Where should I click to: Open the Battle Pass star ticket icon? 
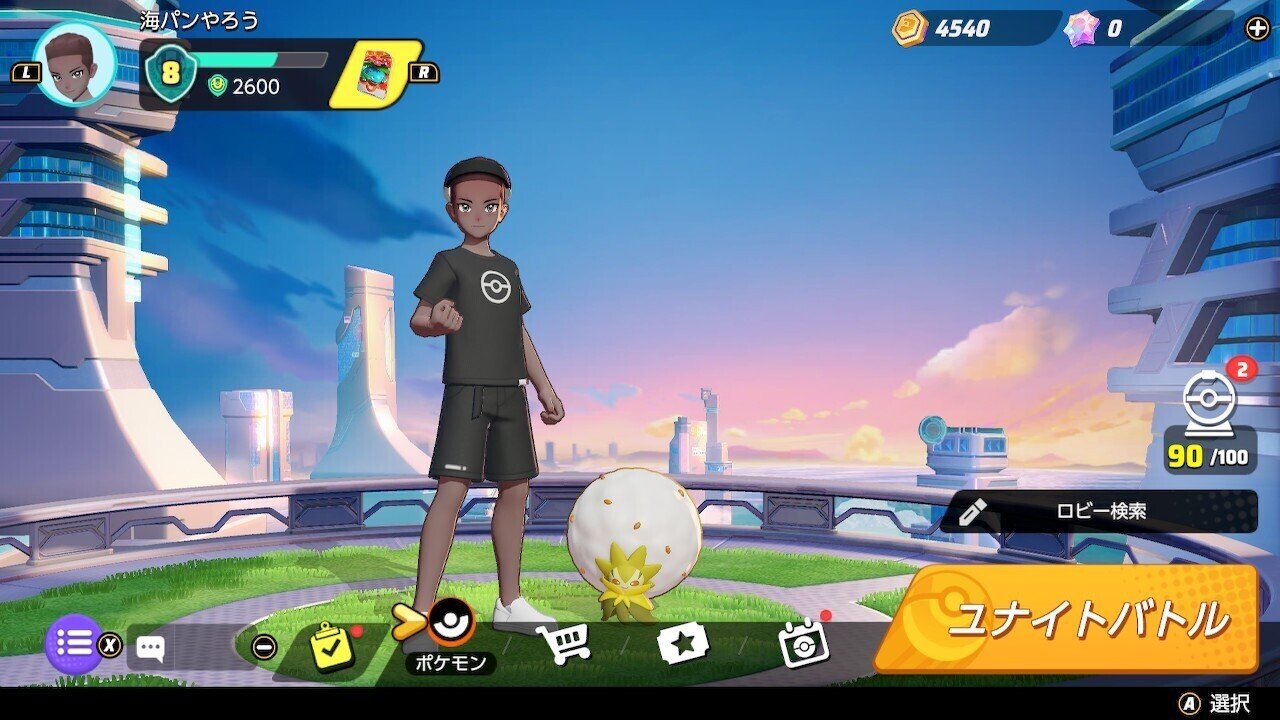(x=684, y=644)
